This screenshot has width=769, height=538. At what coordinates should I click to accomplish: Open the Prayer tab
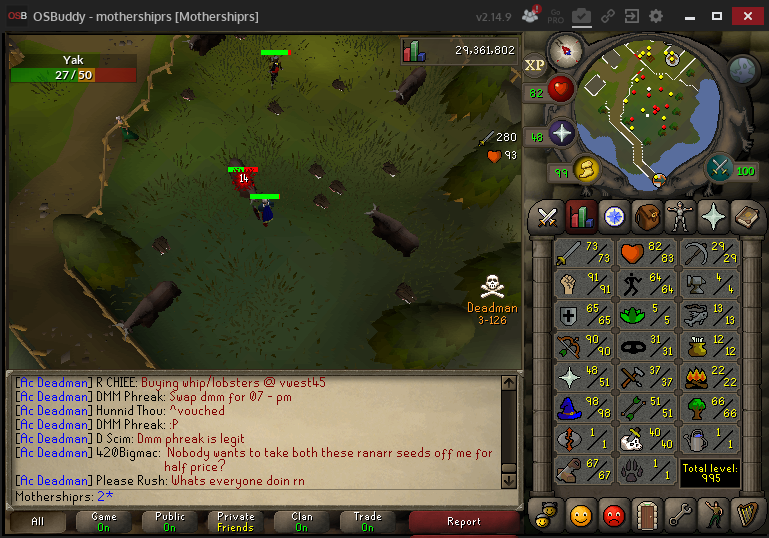pyautogui.click(x=713, y=215)
